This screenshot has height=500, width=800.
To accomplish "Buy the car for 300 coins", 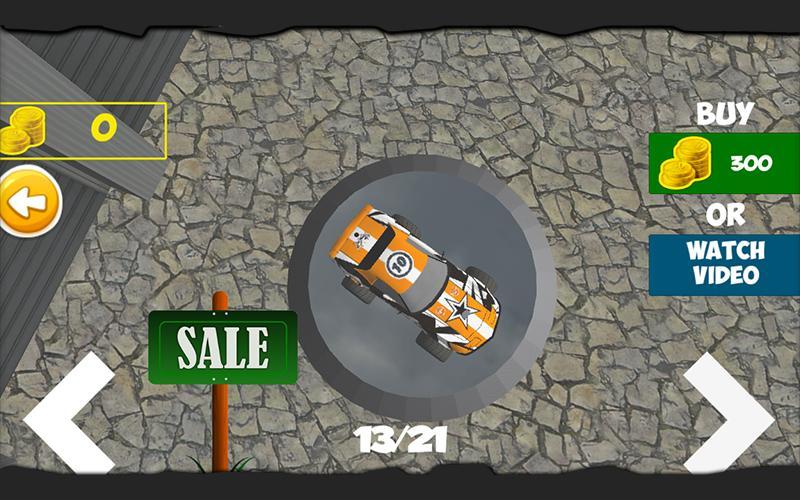I will 724,163.
